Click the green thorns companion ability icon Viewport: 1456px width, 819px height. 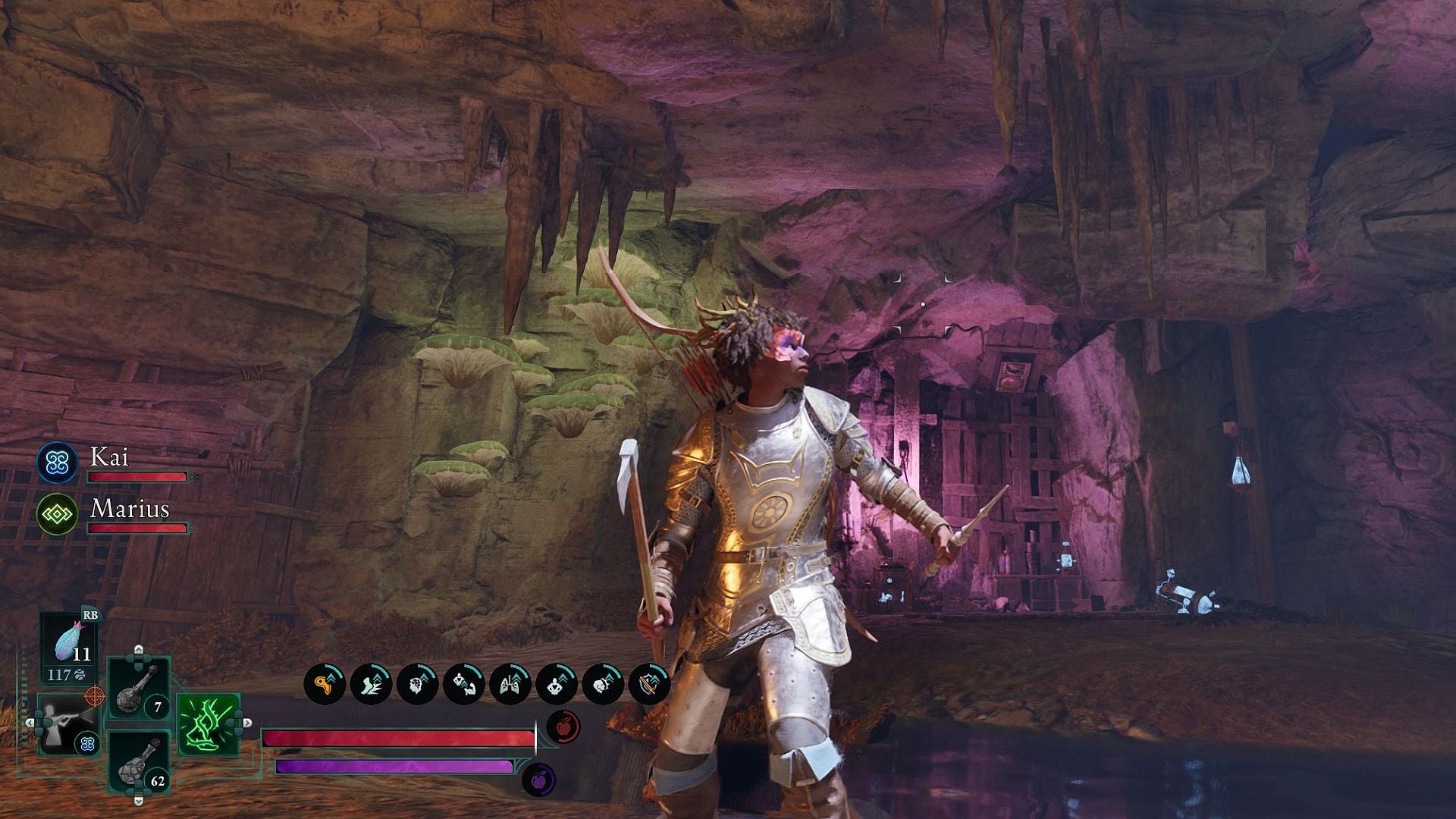[x=209, y=724]
